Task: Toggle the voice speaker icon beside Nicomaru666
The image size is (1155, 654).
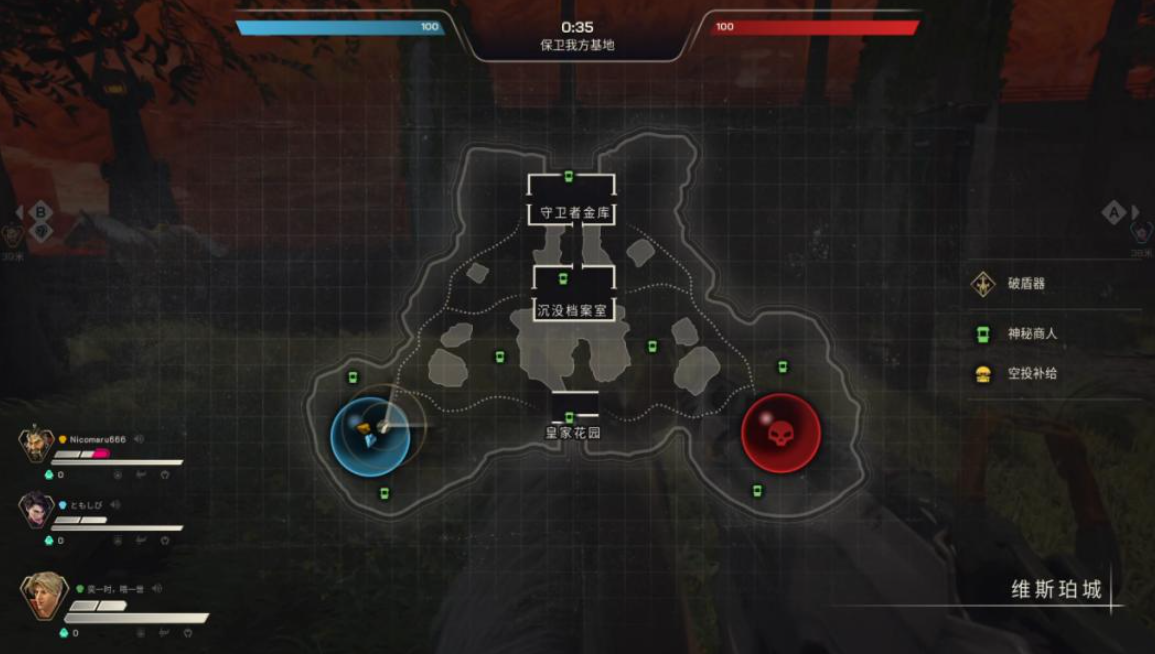Action: pos(140,439)
